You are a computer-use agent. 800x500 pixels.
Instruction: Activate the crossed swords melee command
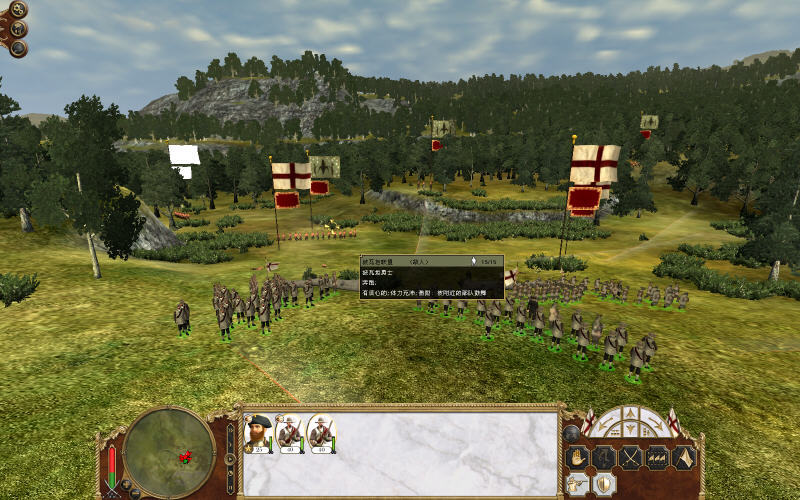[632, 458]
